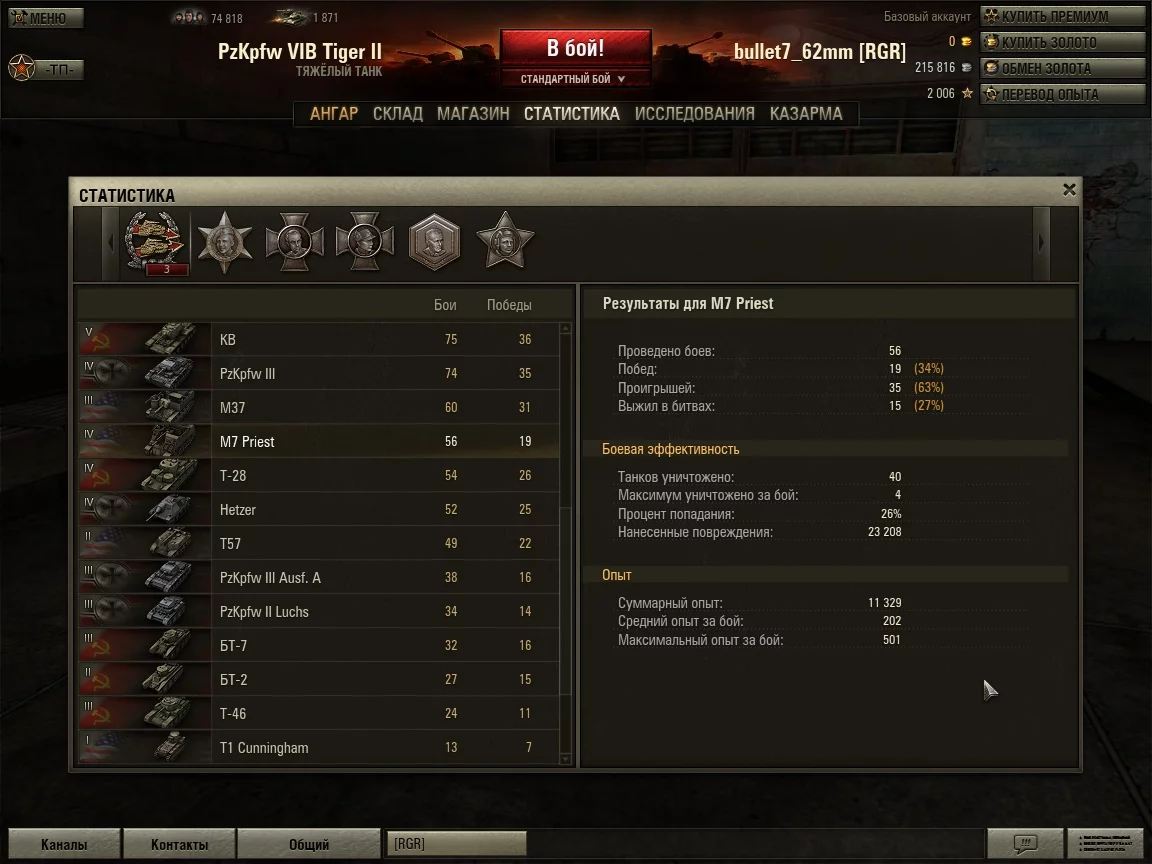
Task: Choose КУПИТЬ ЗОЛОТО
Action: tap(1062, 42)
